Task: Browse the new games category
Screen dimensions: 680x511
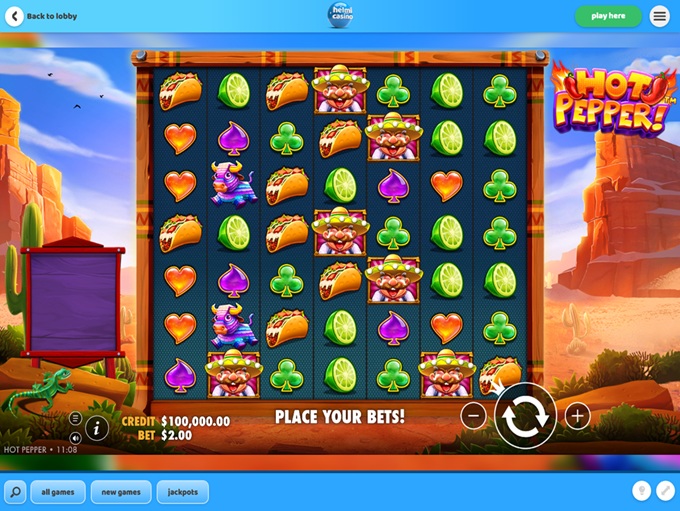Action: tap(121, 492)
